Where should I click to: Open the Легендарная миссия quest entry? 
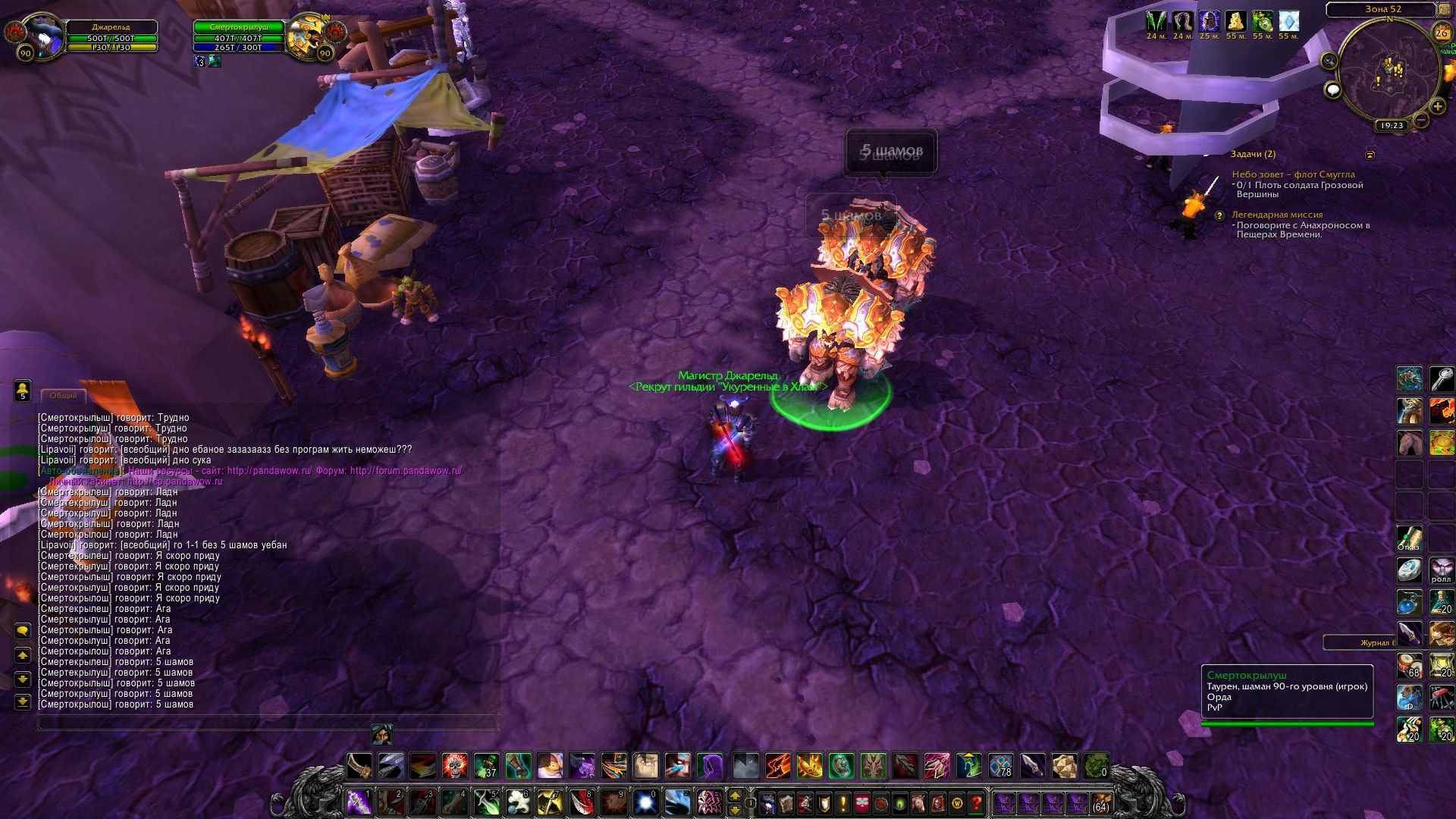(1276, 215)
